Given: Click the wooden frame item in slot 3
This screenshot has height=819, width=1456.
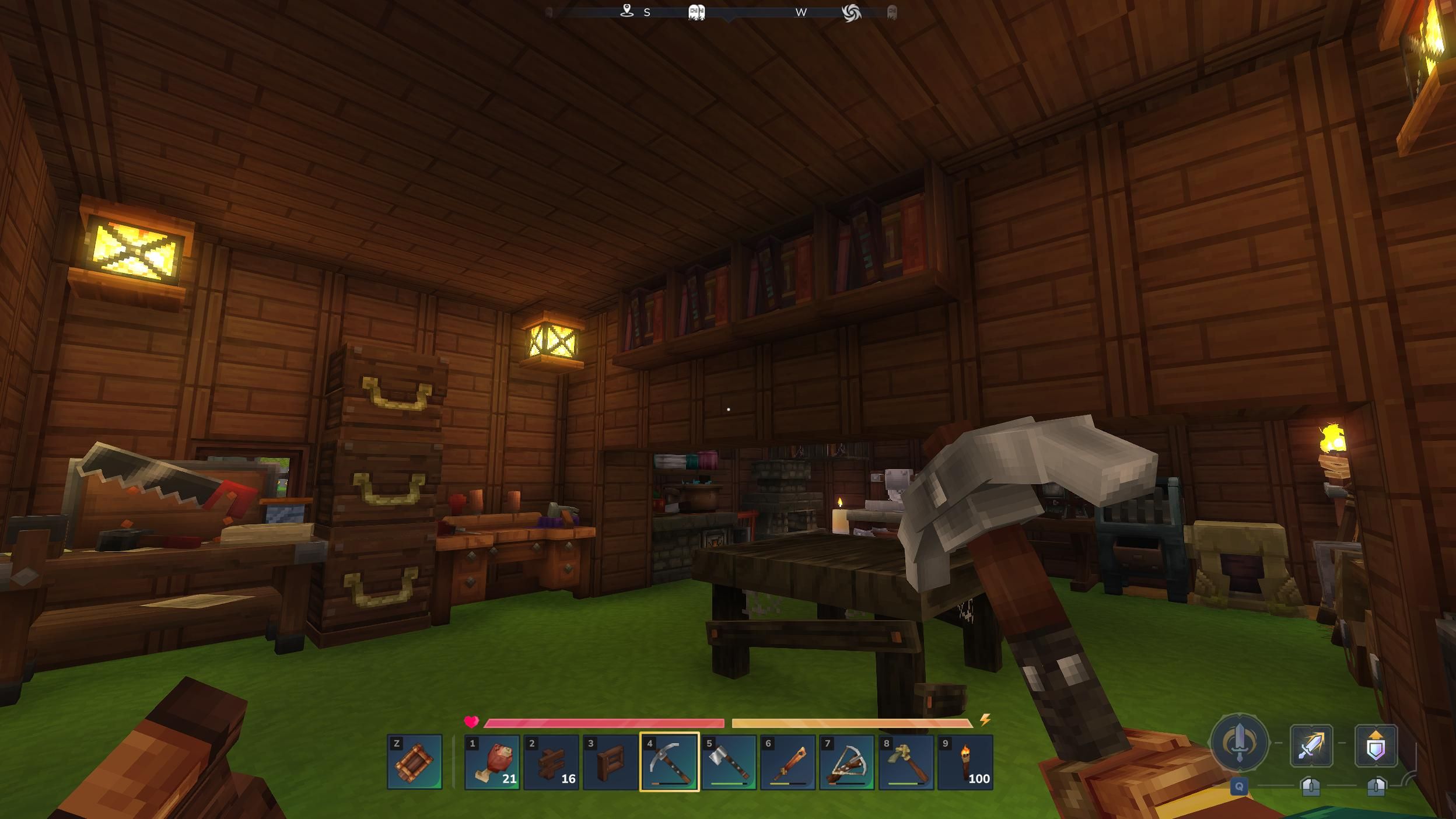Looking at the screenshot, I should coord(611,761).
